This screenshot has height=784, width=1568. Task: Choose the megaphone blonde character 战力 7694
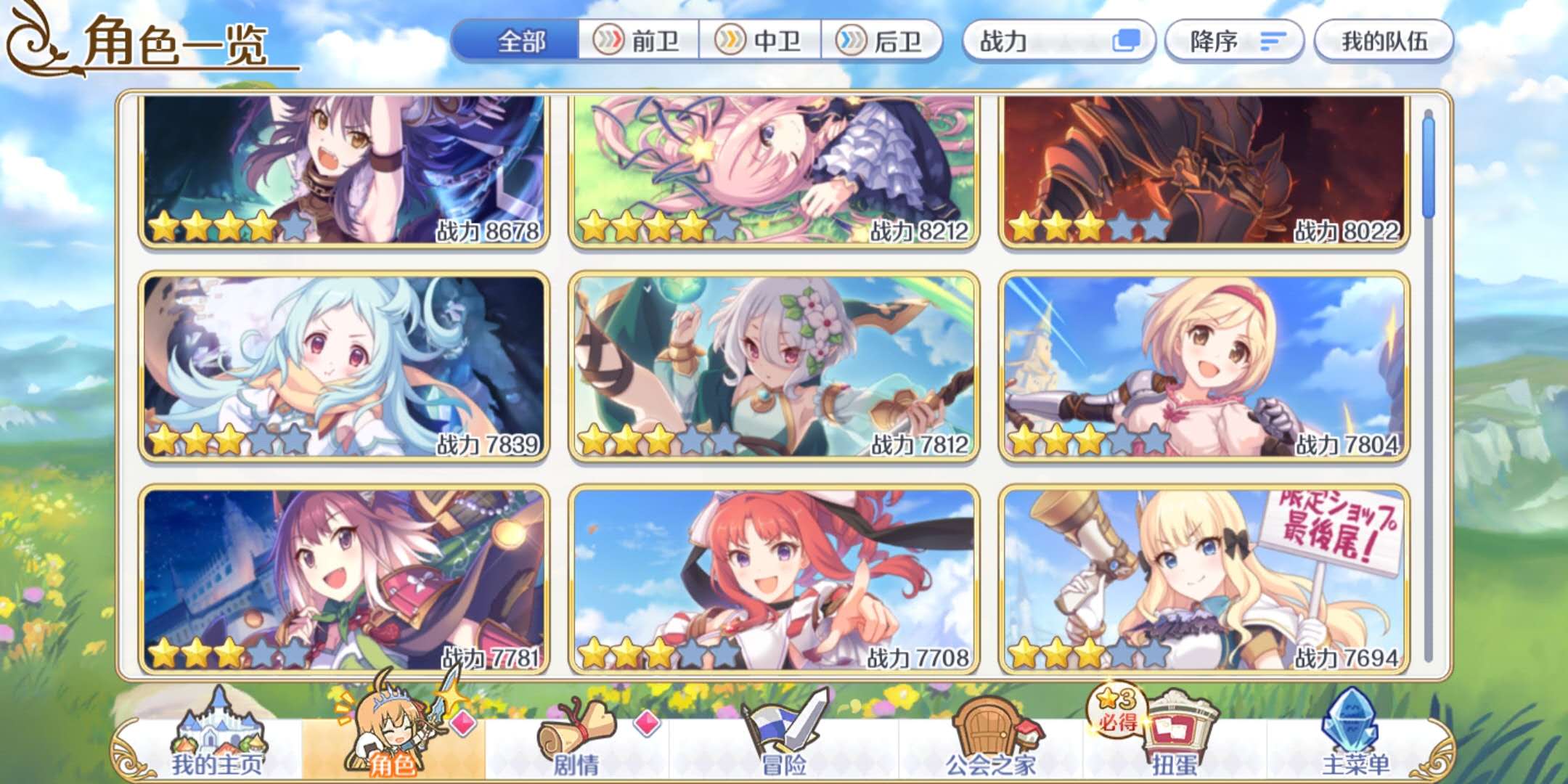point(1204,579)
